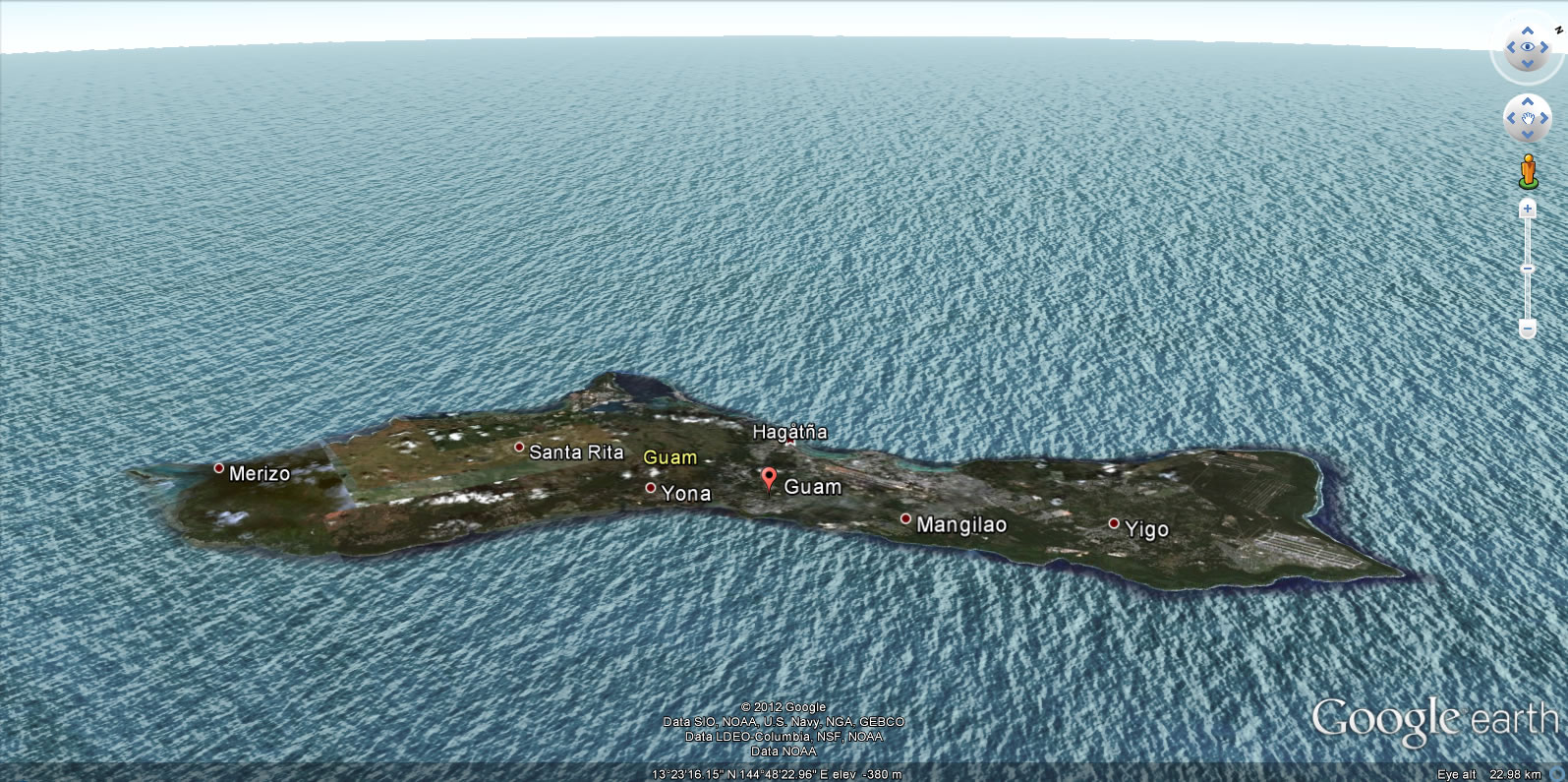Open the Hagåtña capital marker

tap(789, 444)
